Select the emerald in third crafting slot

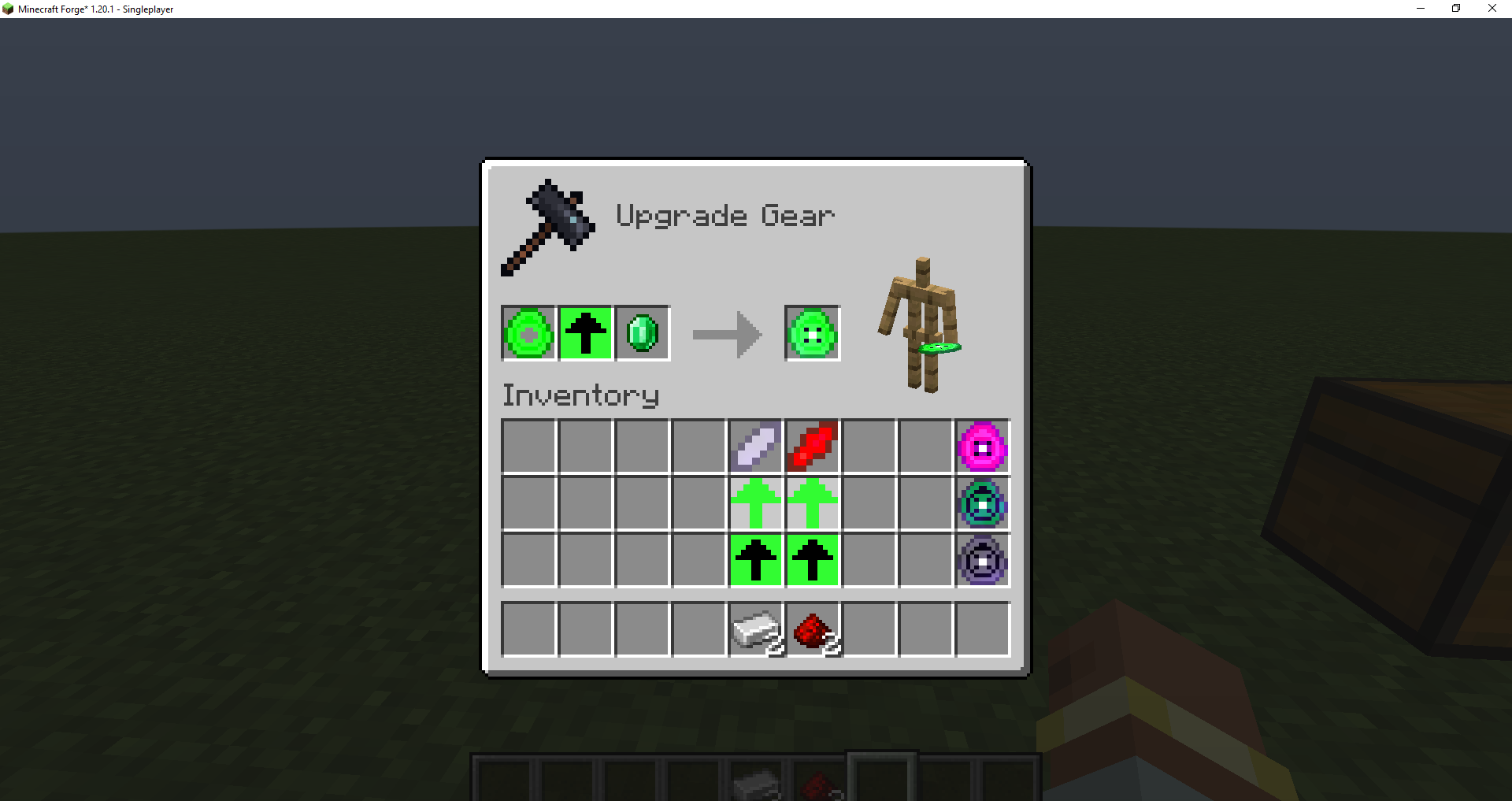point(642,332)
